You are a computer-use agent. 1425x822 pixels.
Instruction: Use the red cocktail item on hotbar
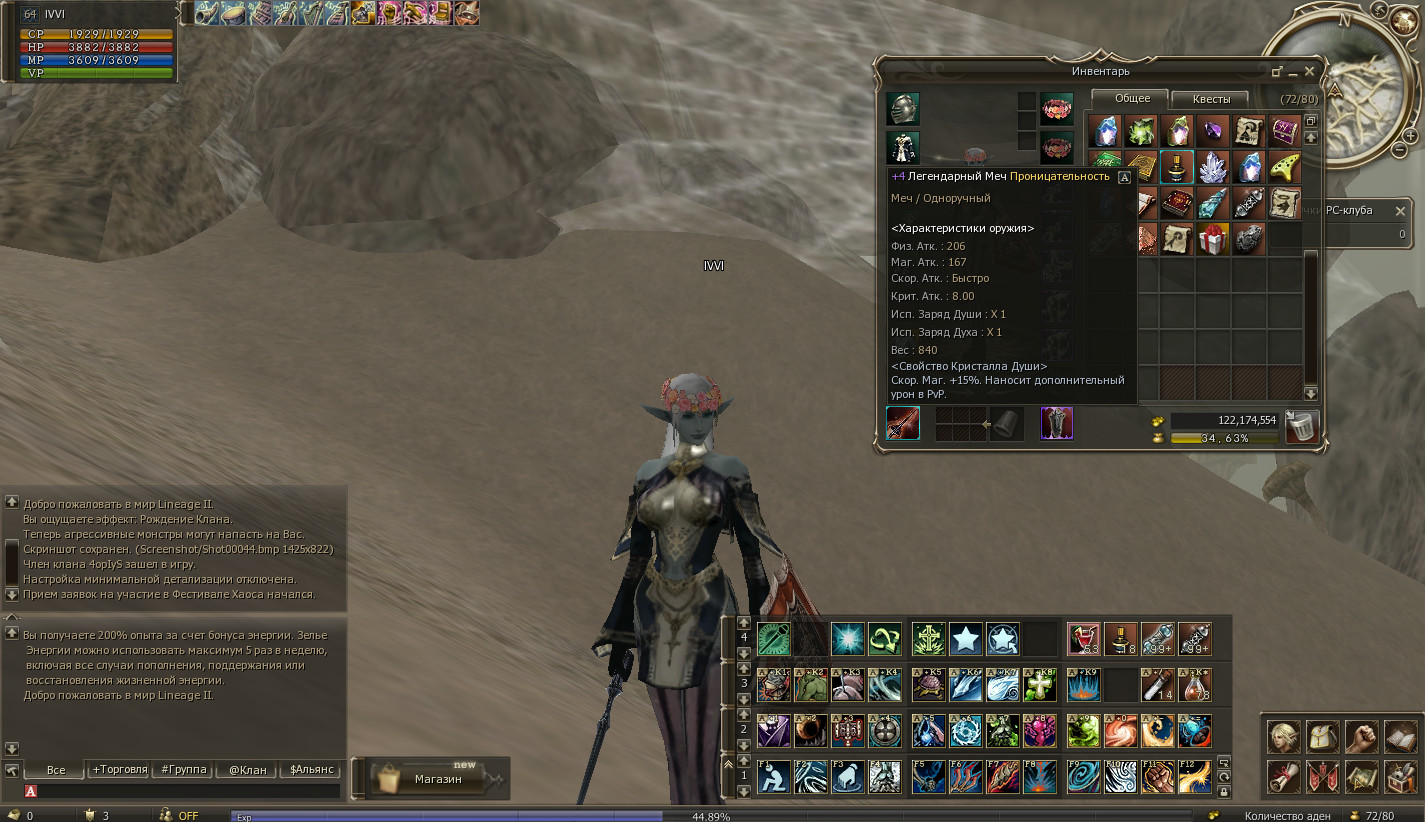[1083, 637]
